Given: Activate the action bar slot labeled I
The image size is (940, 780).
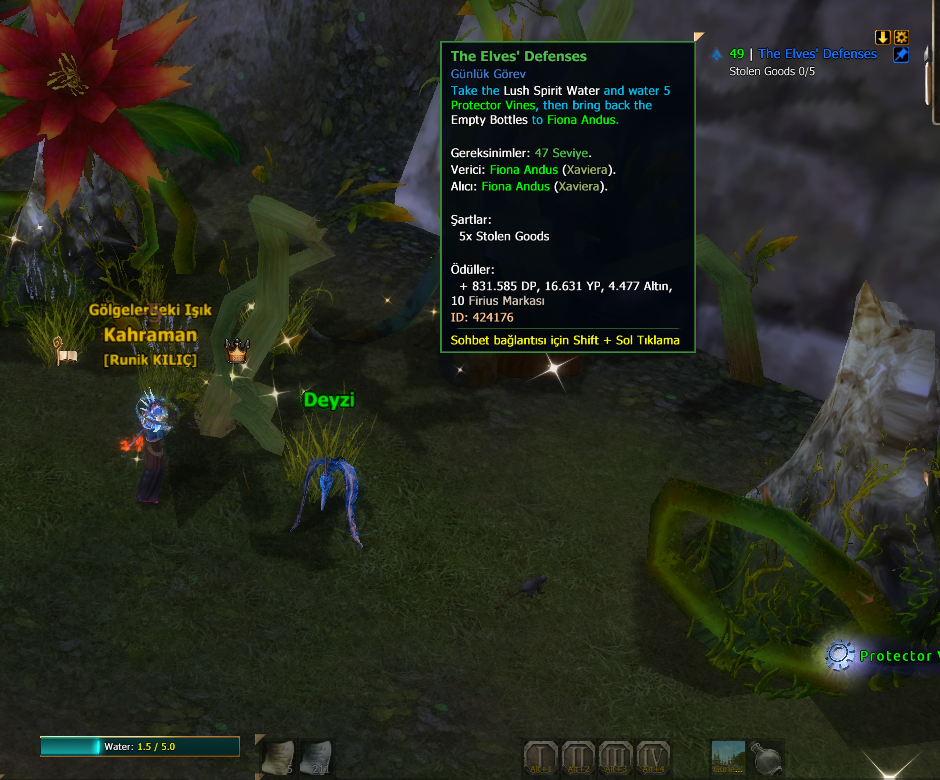Looking at the screenshot, I should (541, 758).
